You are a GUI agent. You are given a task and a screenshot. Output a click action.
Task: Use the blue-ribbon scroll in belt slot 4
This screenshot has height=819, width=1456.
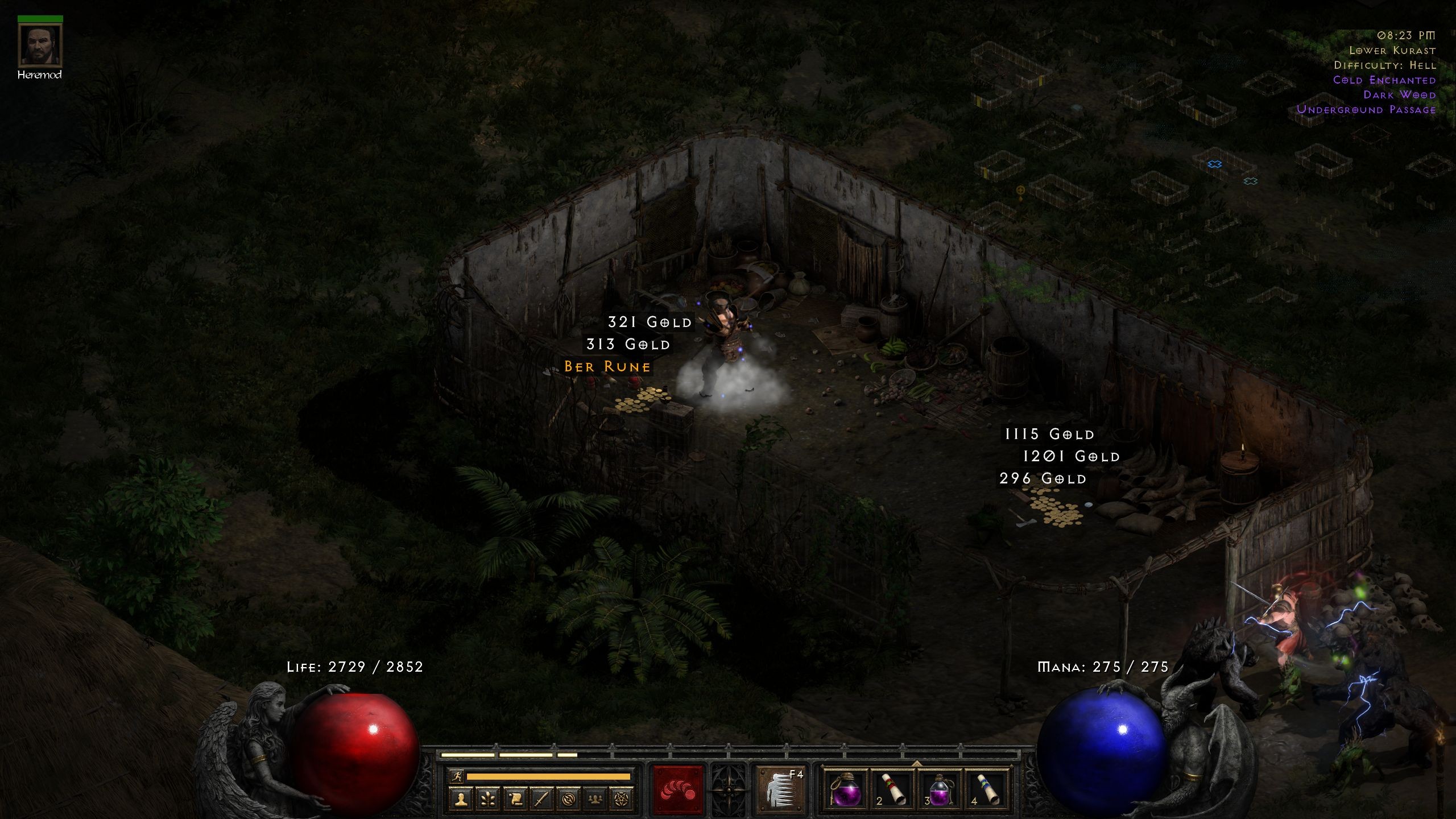tap(987, 789)
